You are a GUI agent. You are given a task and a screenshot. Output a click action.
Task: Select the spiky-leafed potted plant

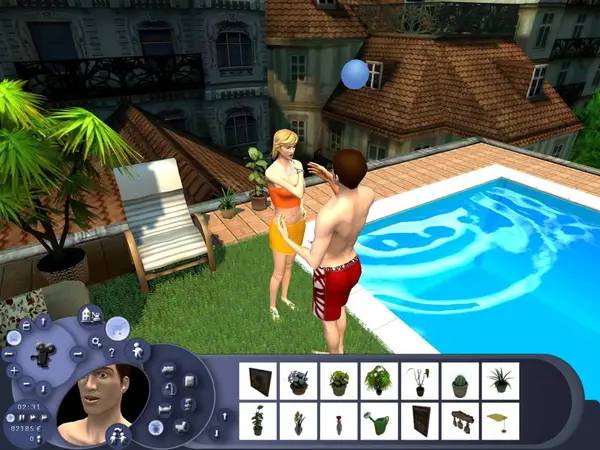(x=500, y=381)
